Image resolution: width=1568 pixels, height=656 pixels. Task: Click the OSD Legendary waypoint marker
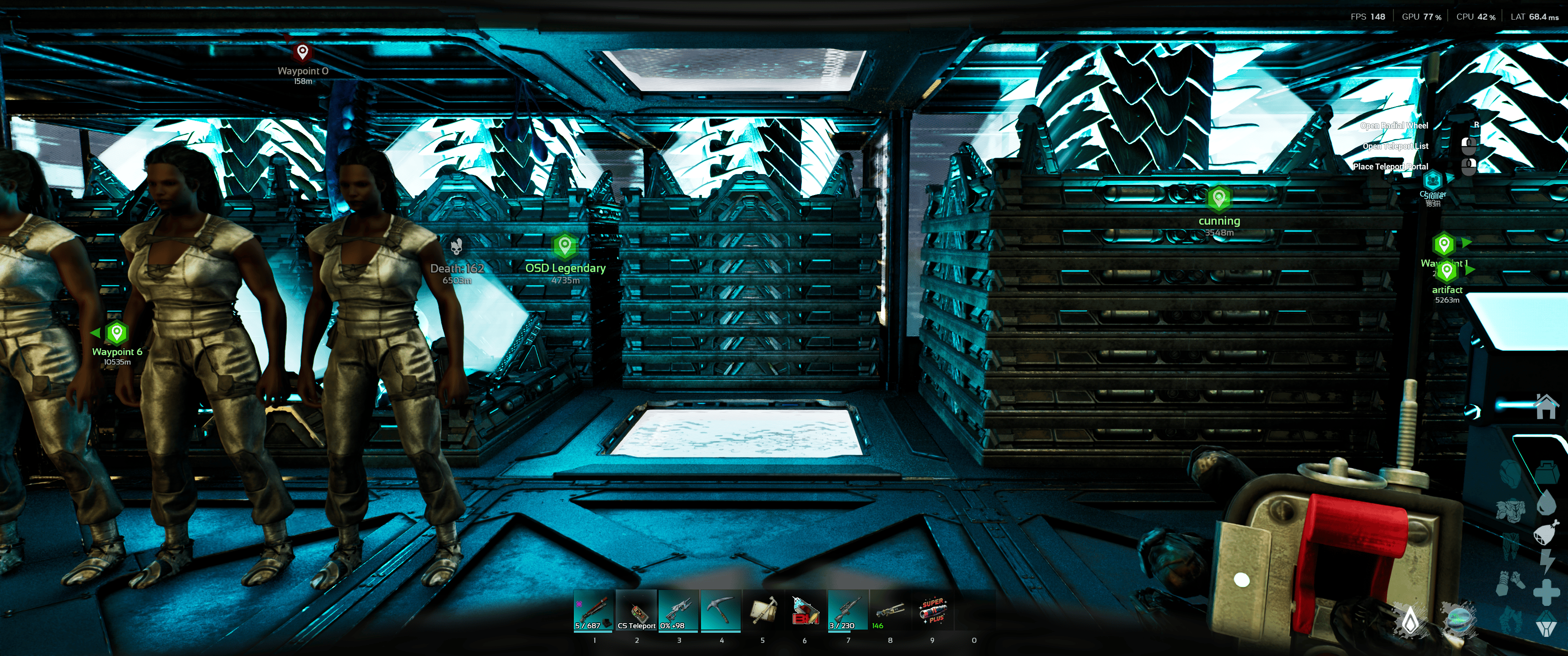tap(565, 246)
